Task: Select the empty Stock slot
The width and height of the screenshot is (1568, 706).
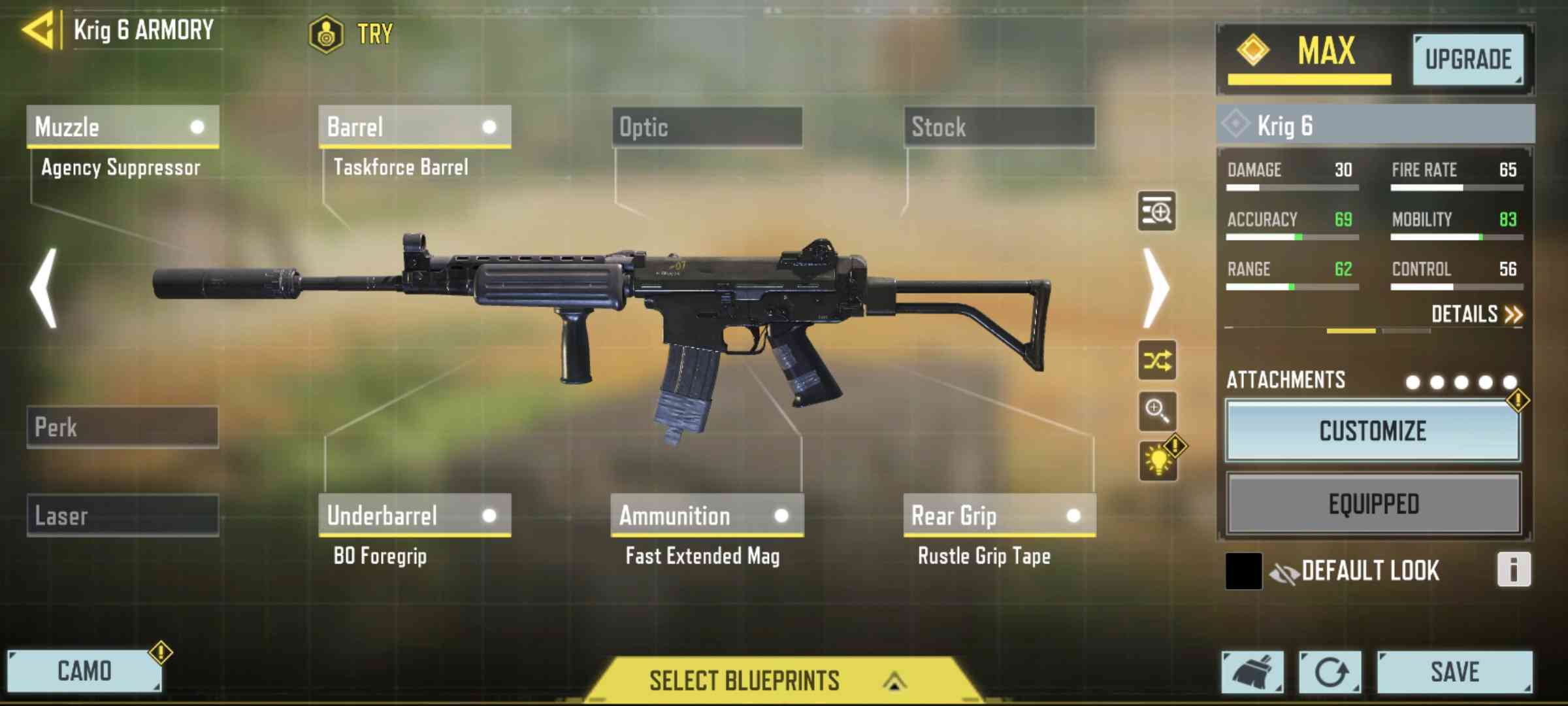Action: (1000, 127)
